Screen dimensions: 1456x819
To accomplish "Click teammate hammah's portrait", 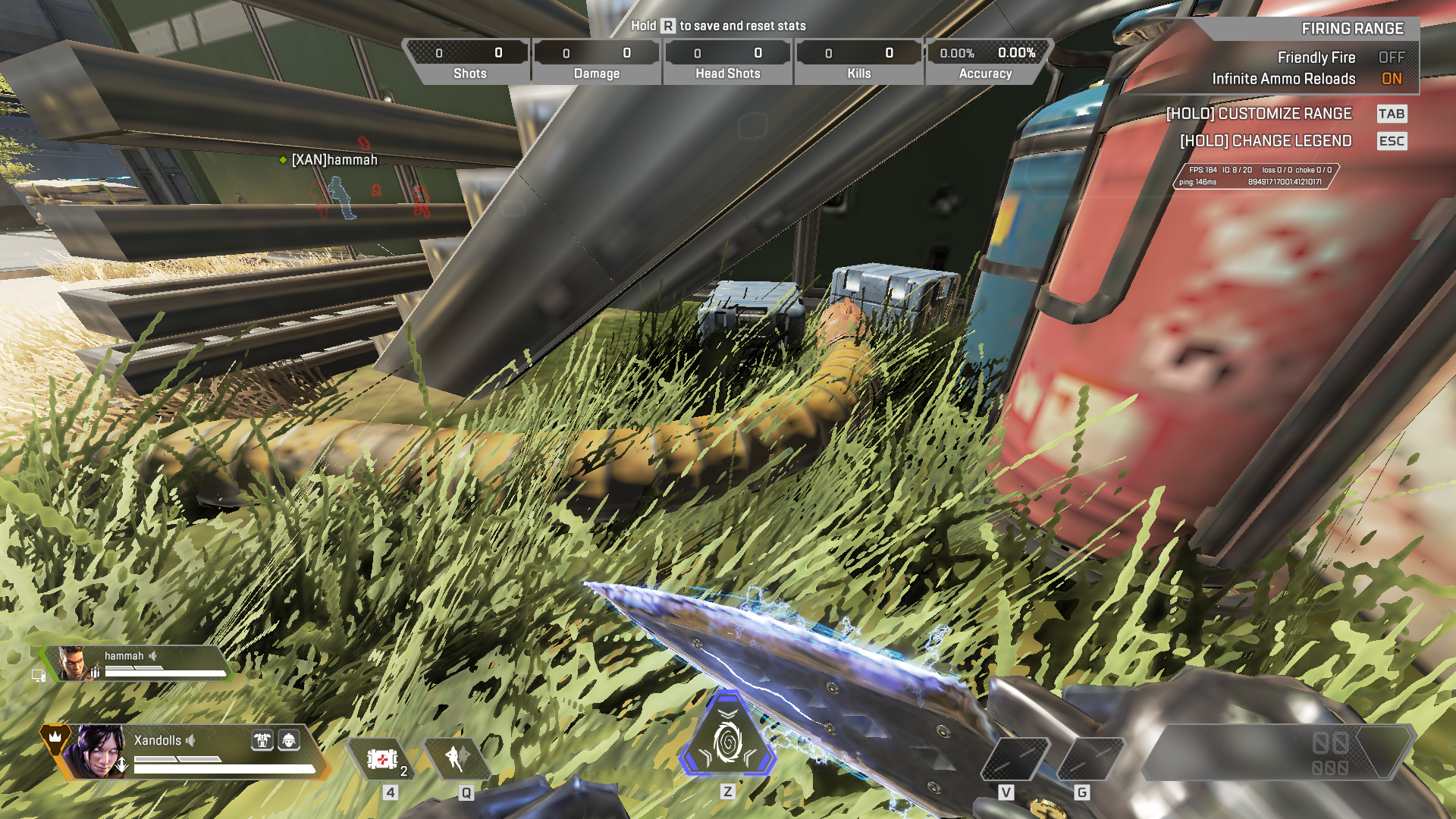I will point(74,664).
